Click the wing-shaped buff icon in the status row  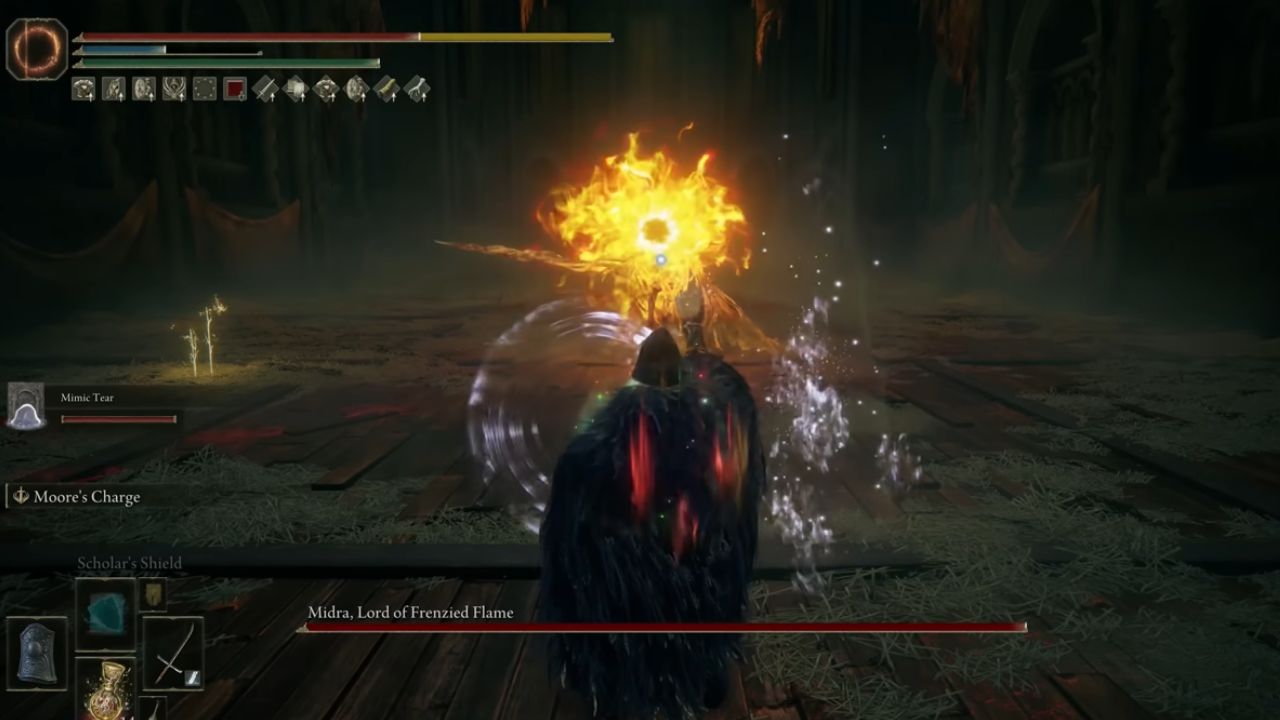pos(415,88)
